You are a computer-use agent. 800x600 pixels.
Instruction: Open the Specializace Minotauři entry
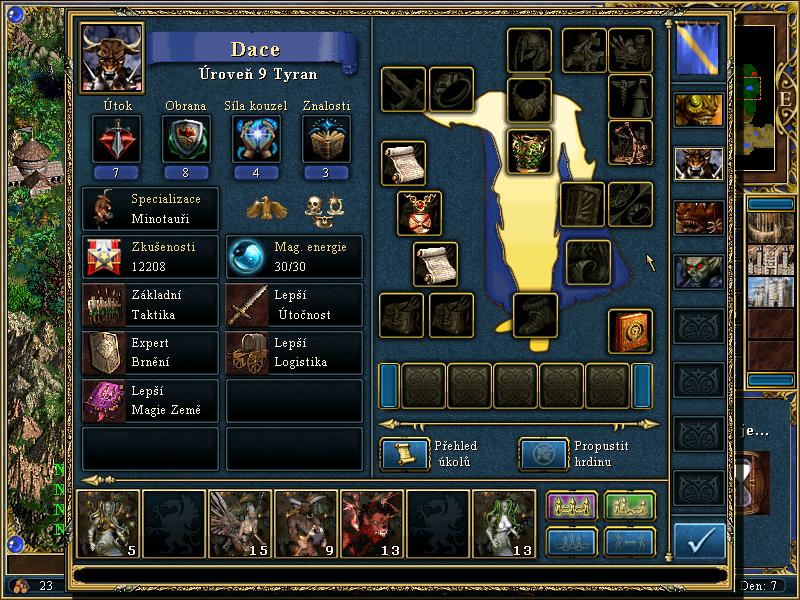pos(150,209)
